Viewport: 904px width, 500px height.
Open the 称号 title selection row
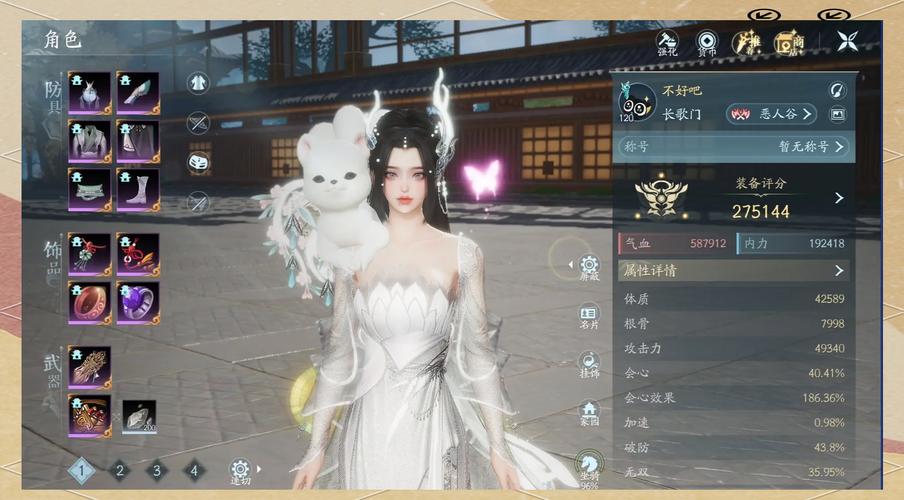[x=733, y=146]
